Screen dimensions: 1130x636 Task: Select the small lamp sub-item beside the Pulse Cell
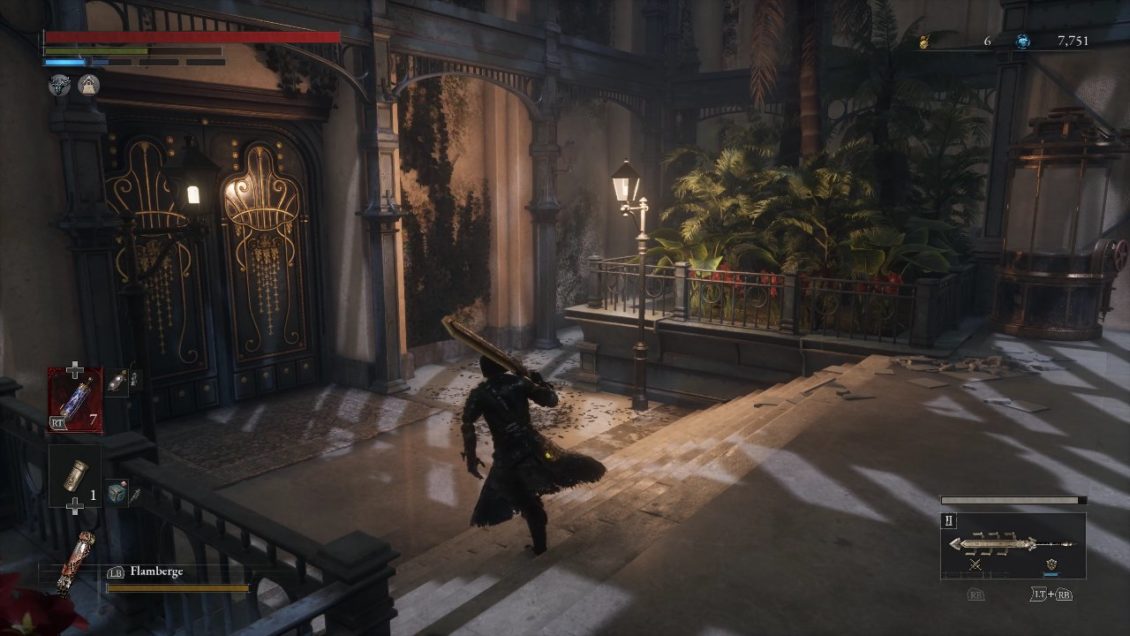(118, 380)
